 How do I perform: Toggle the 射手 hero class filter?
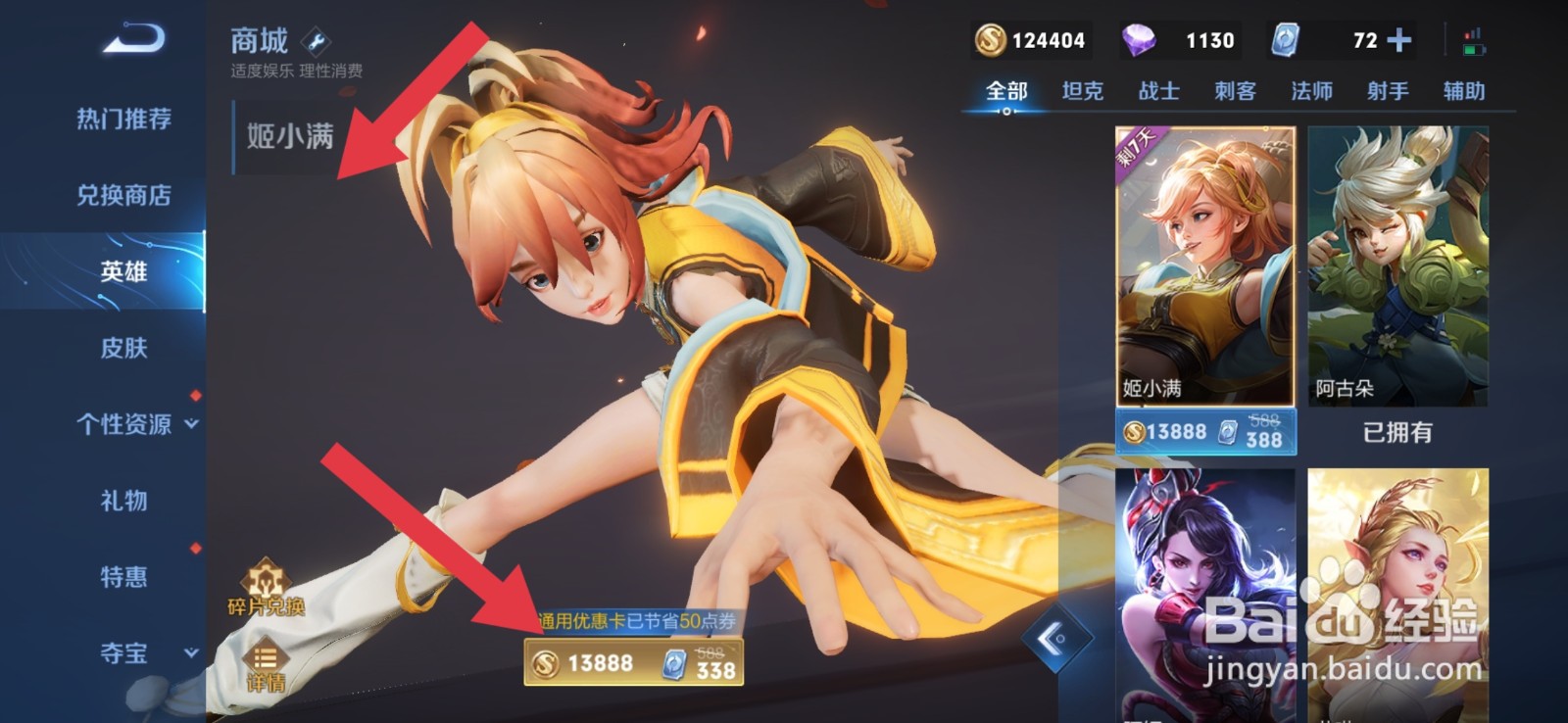[1386, 91]
